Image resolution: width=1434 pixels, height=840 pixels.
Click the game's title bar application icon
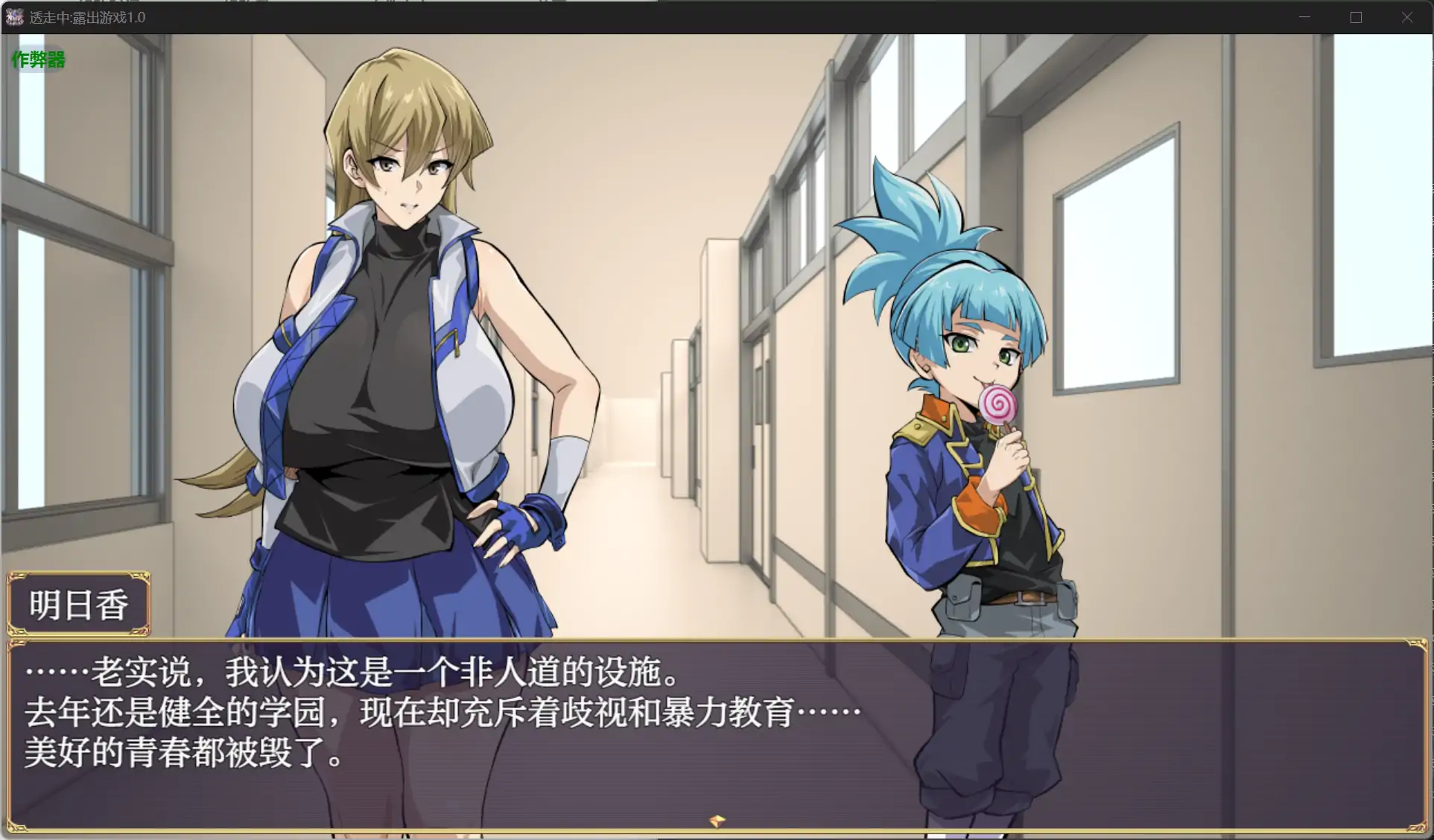click(x=13, y=16)
